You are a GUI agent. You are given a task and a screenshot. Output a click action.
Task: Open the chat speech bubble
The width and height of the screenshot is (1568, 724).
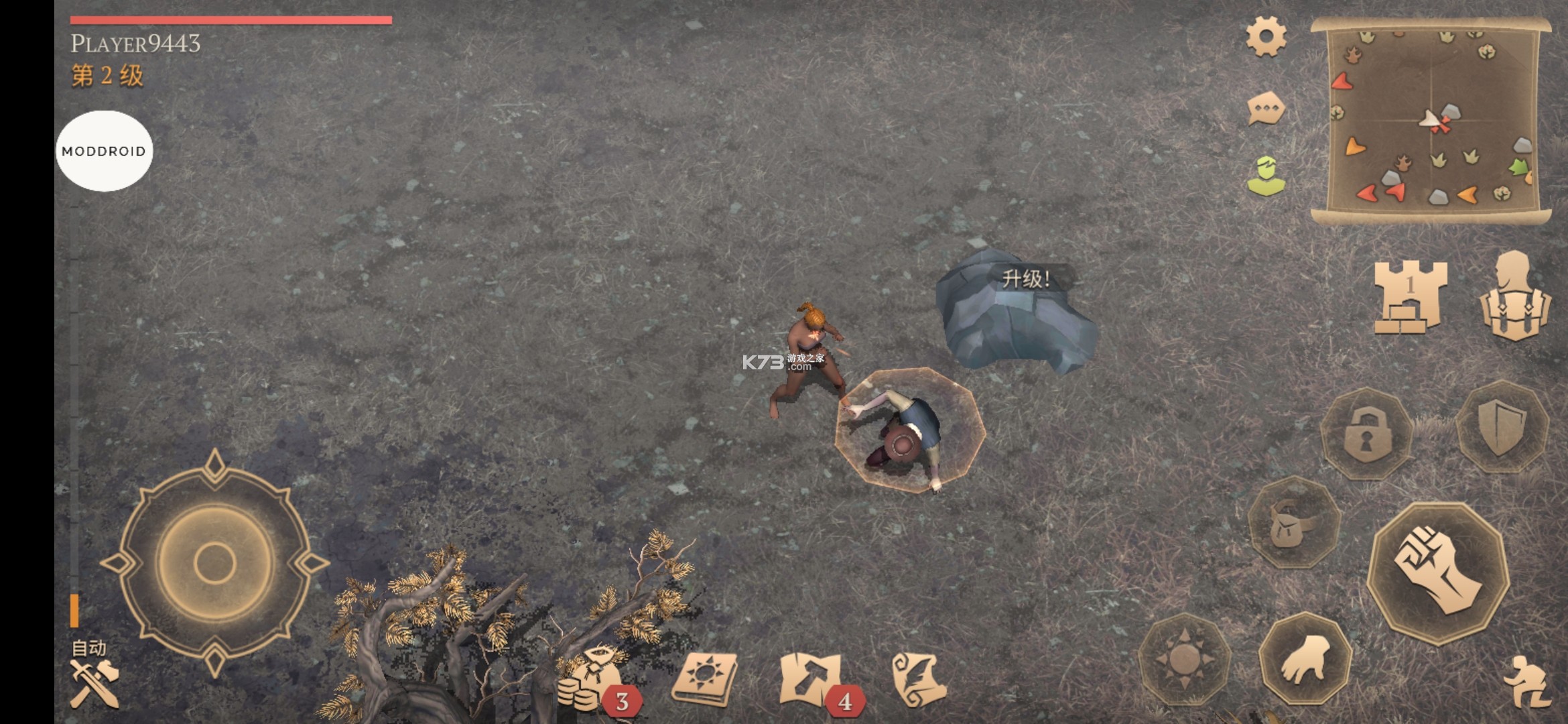coord(1266,109)
